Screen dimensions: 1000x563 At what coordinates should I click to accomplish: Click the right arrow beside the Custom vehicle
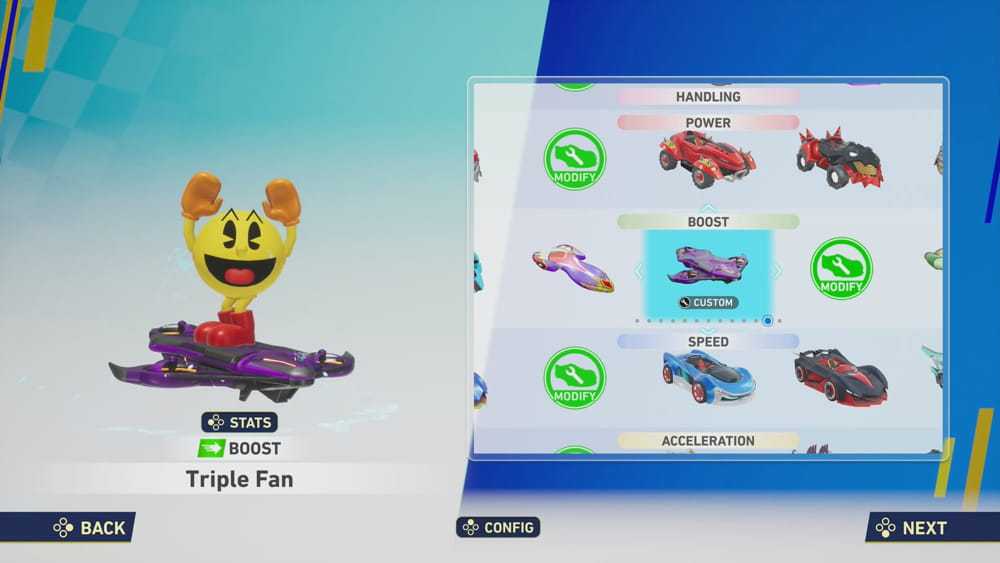[x=779, y=271]
